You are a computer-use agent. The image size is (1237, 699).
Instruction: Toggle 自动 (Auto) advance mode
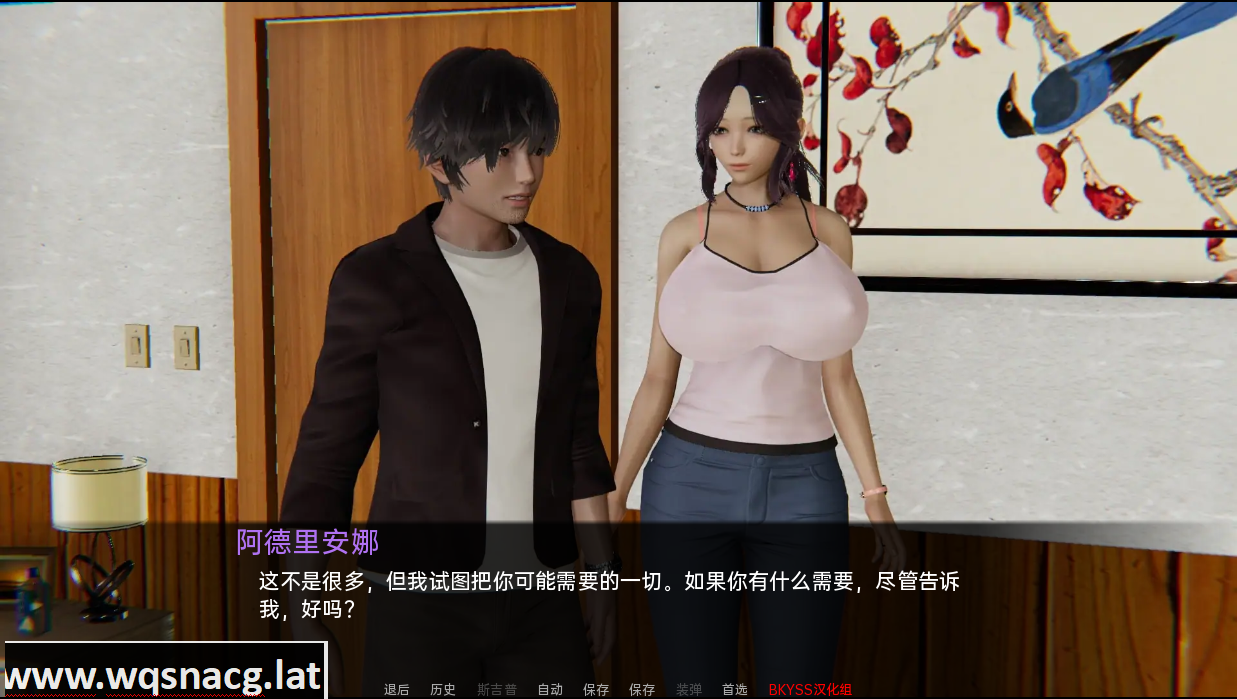(x=550, y=689)
